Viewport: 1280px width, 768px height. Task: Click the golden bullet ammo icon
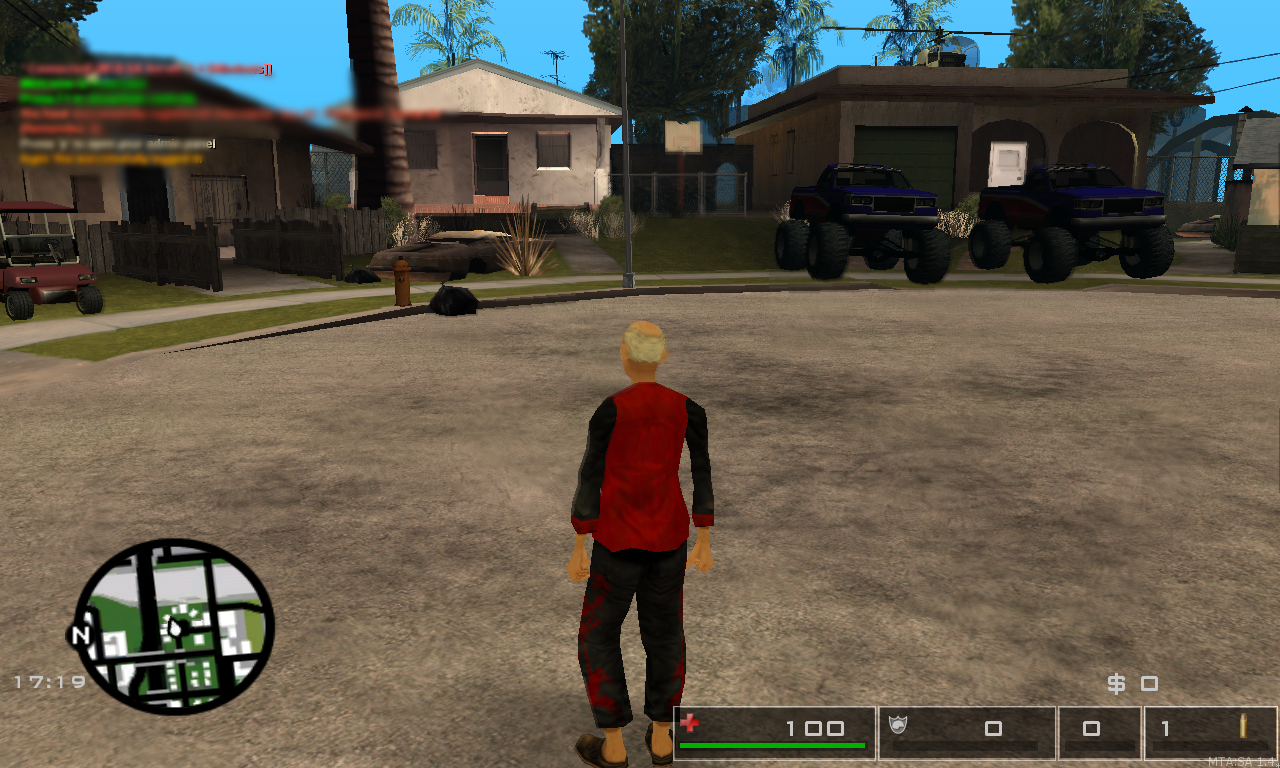click(1243, 727)
